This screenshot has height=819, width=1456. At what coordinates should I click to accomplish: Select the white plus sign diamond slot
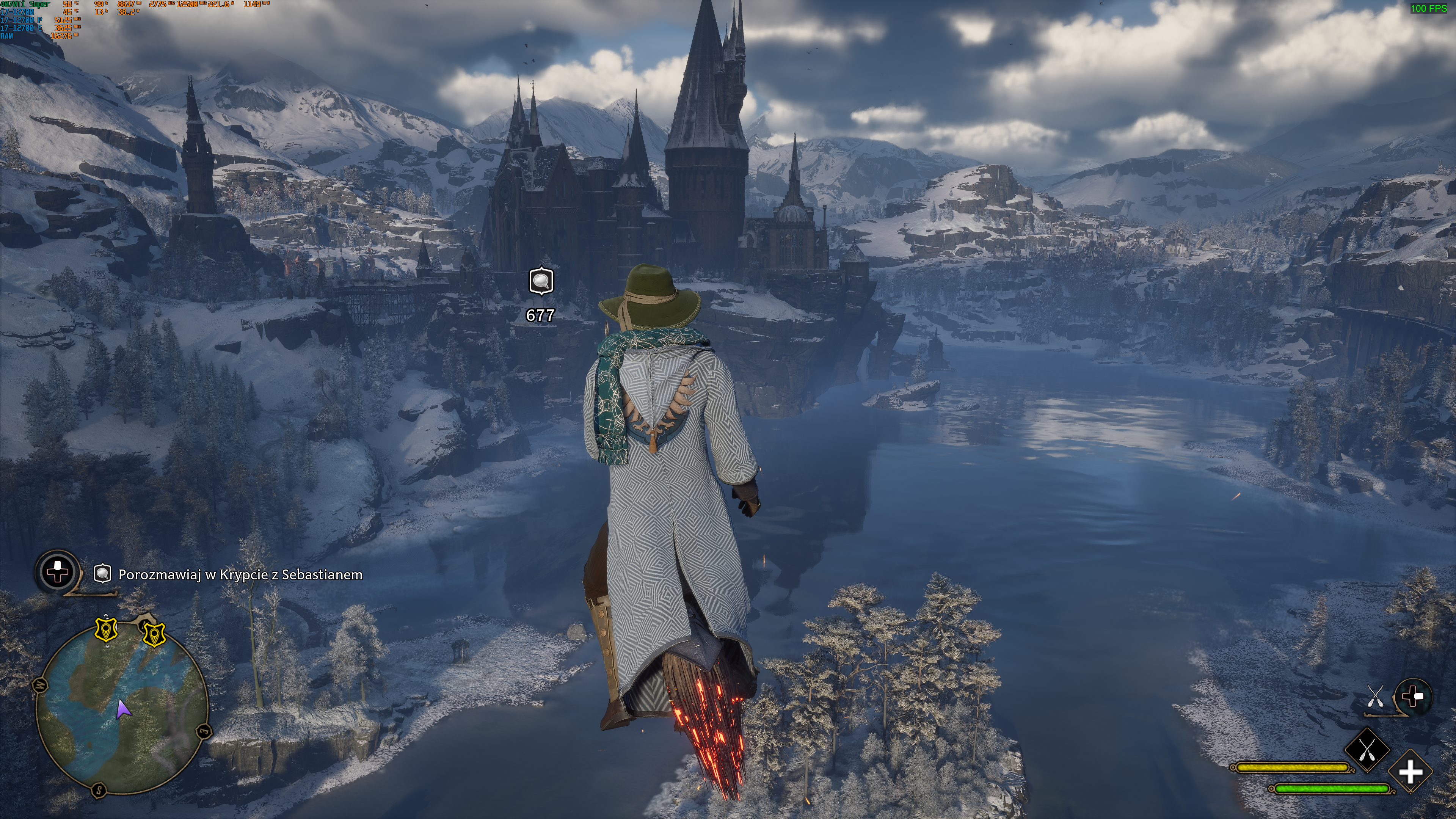click(x=1410, y=772)
